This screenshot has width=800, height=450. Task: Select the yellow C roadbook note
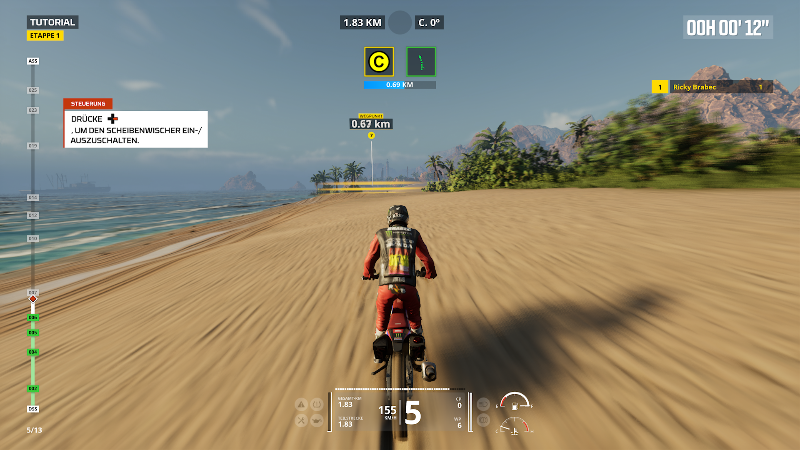(378, 62)
